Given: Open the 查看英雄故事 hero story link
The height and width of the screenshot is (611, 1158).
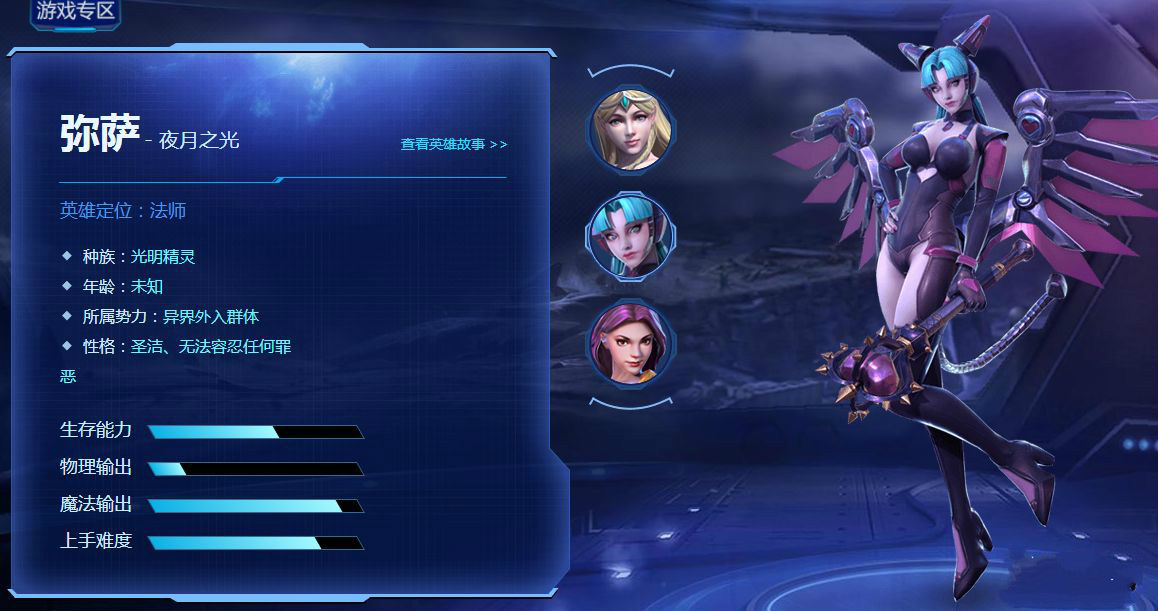Looking at the screenshot, I should click(454, 144).
